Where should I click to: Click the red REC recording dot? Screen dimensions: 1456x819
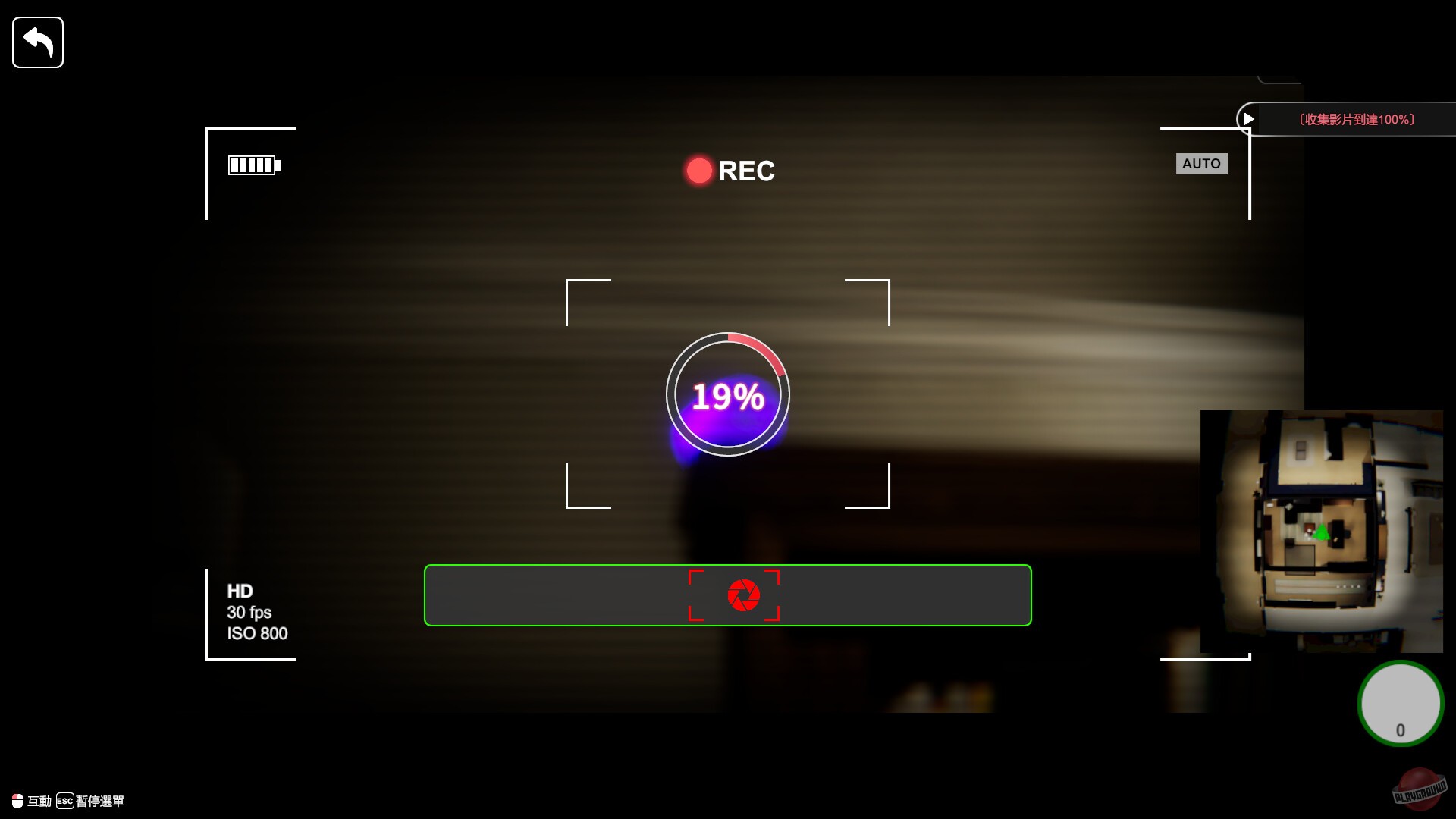[698, 170]
